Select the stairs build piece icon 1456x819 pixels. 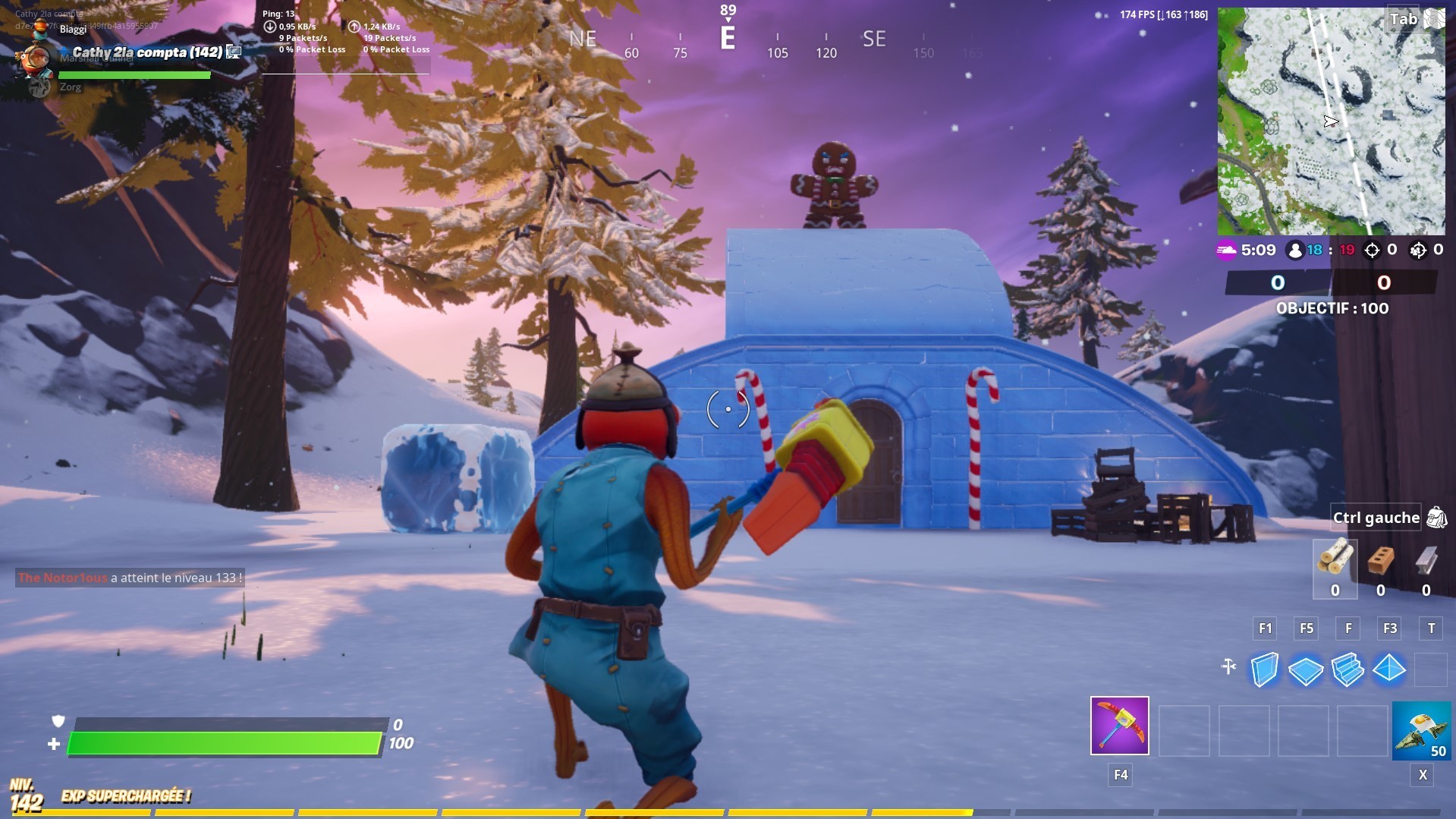click(1348, 670)
